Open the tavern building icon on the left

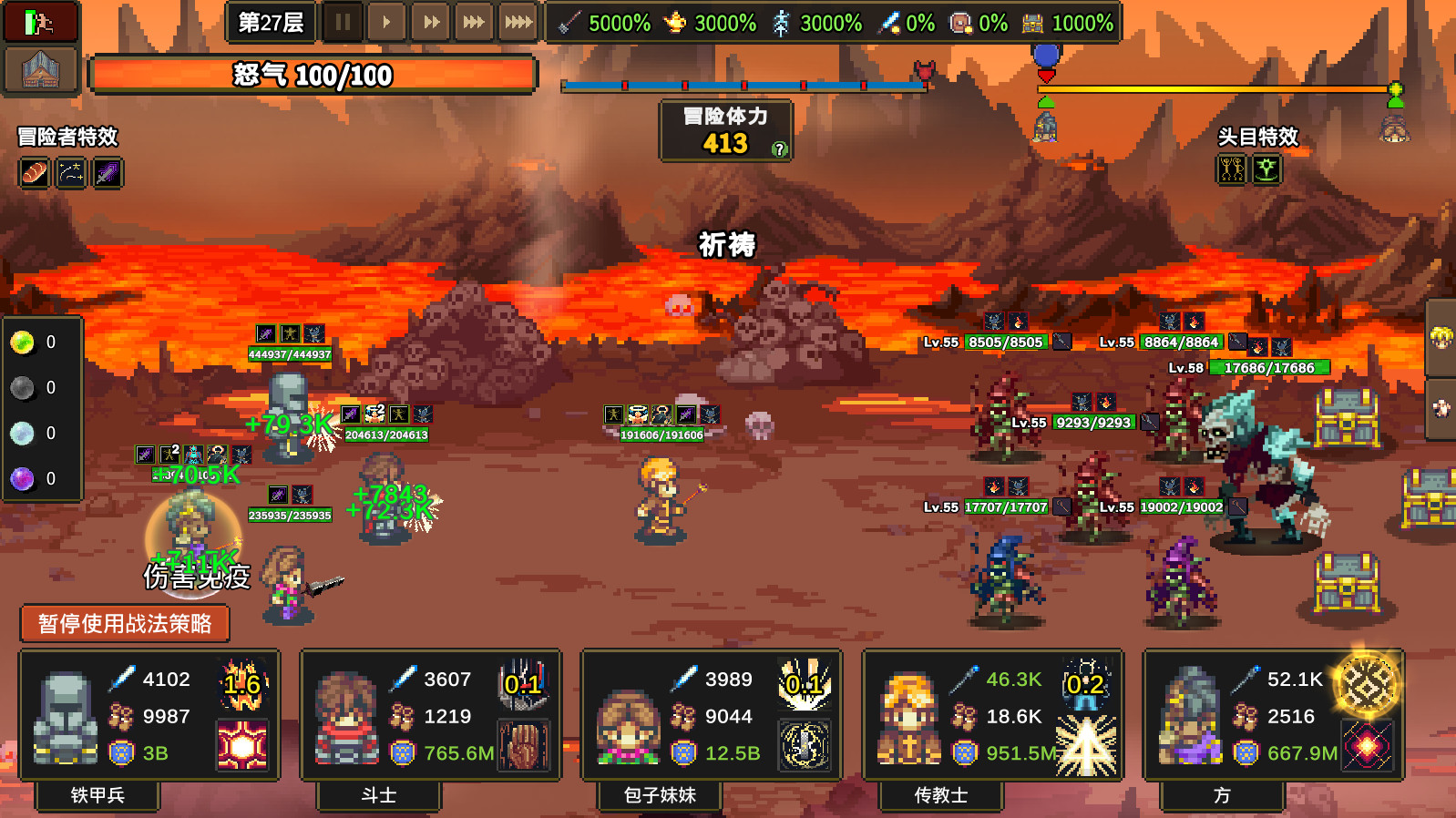point(38,69)
